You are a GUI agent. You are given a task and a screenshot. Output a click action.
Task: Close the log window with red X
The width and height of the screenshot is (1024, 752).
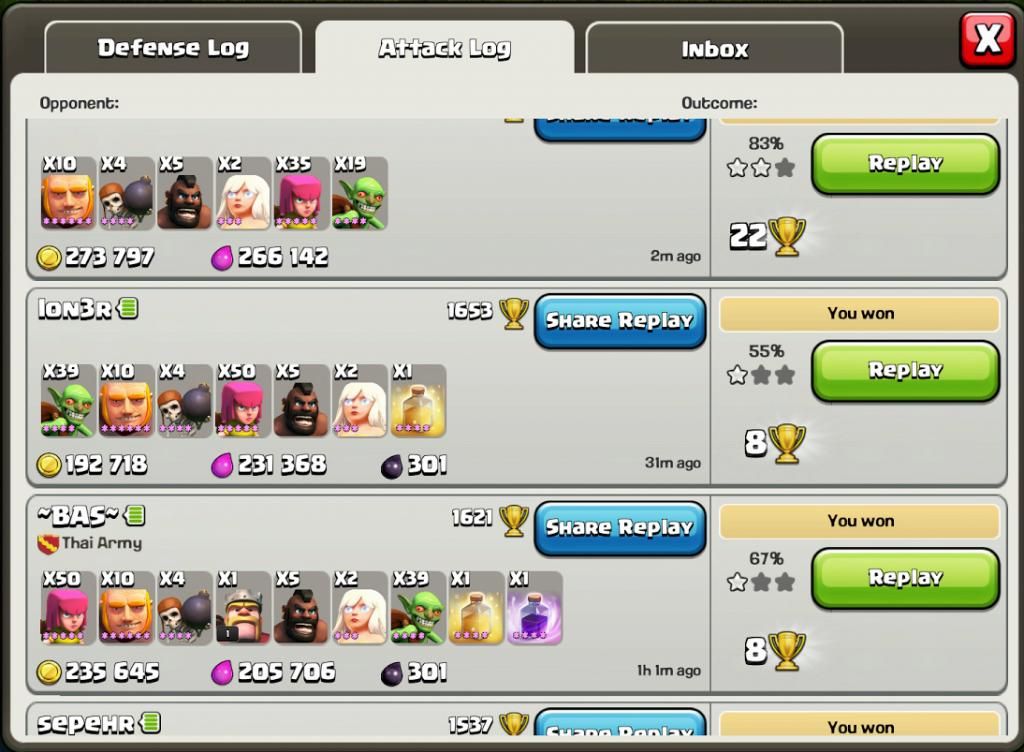point(987,40)
